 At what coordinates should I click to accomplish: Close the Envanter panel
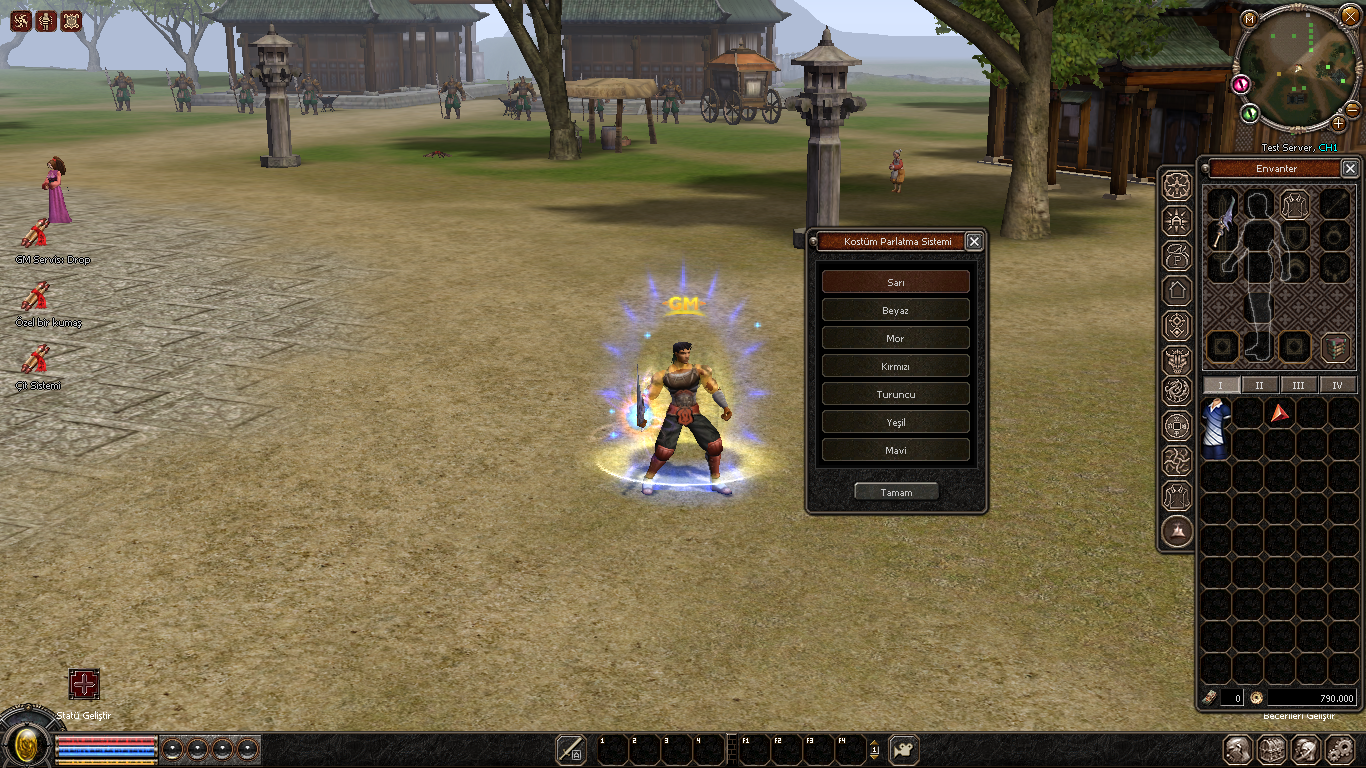point(1350,168)
